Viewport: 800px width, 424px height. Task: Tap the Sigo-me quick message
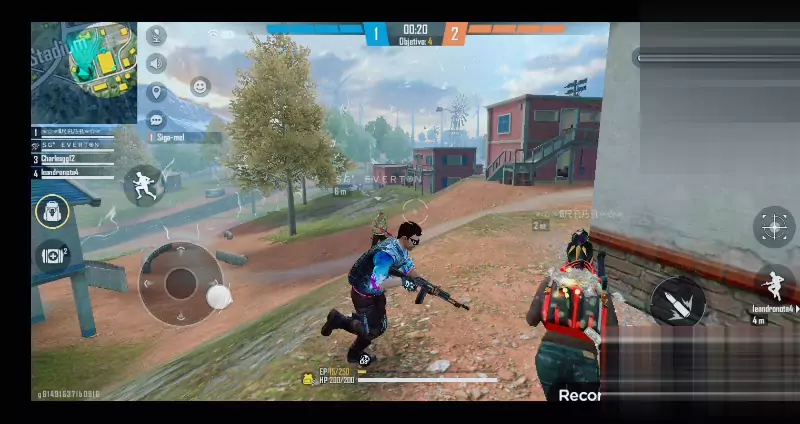pyautogui.click(x=183, y=137)
